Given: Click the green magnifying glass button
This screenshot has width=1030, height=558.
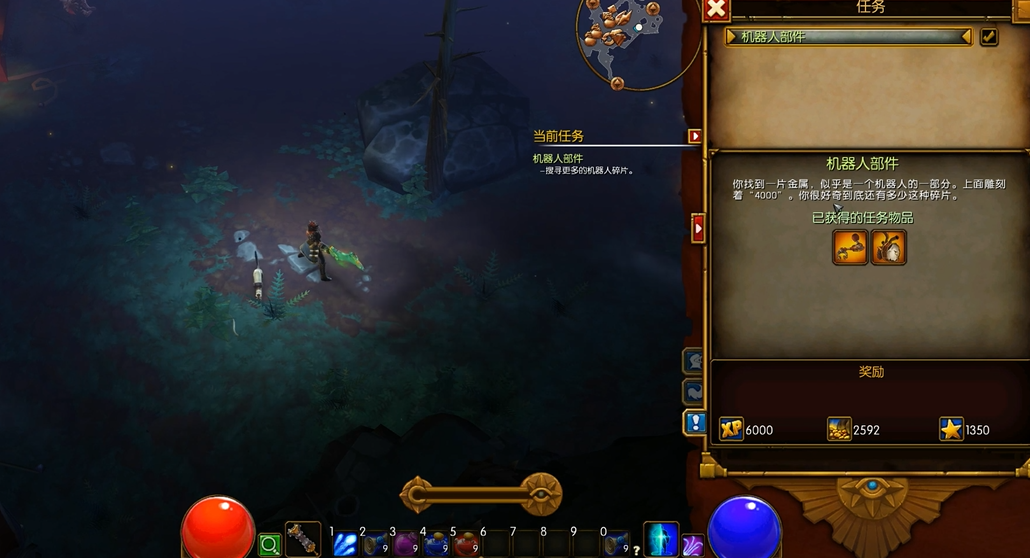Looking at the screenshot, I should coord(269,545).
